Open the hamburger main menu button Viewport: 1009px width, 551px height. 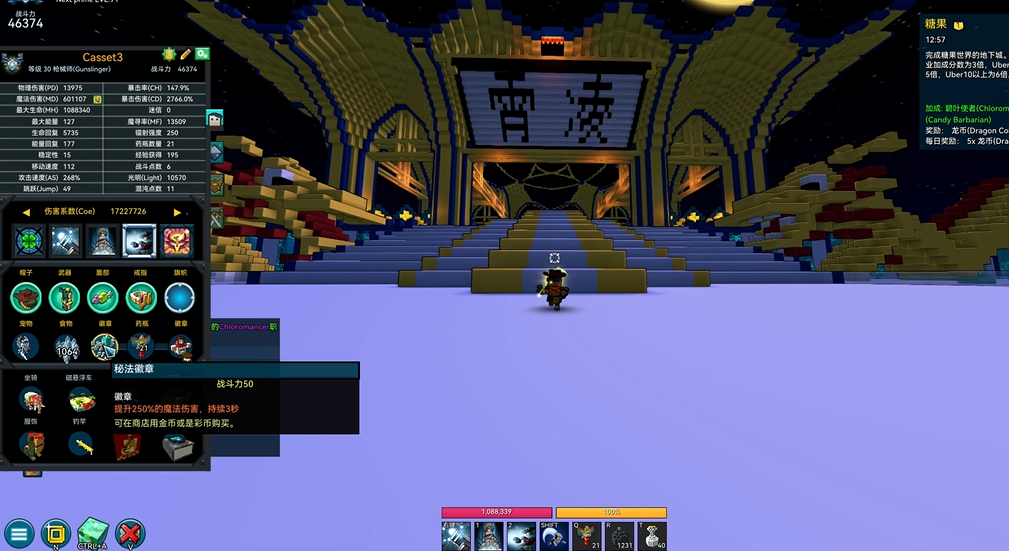click(x=20, y=533)
